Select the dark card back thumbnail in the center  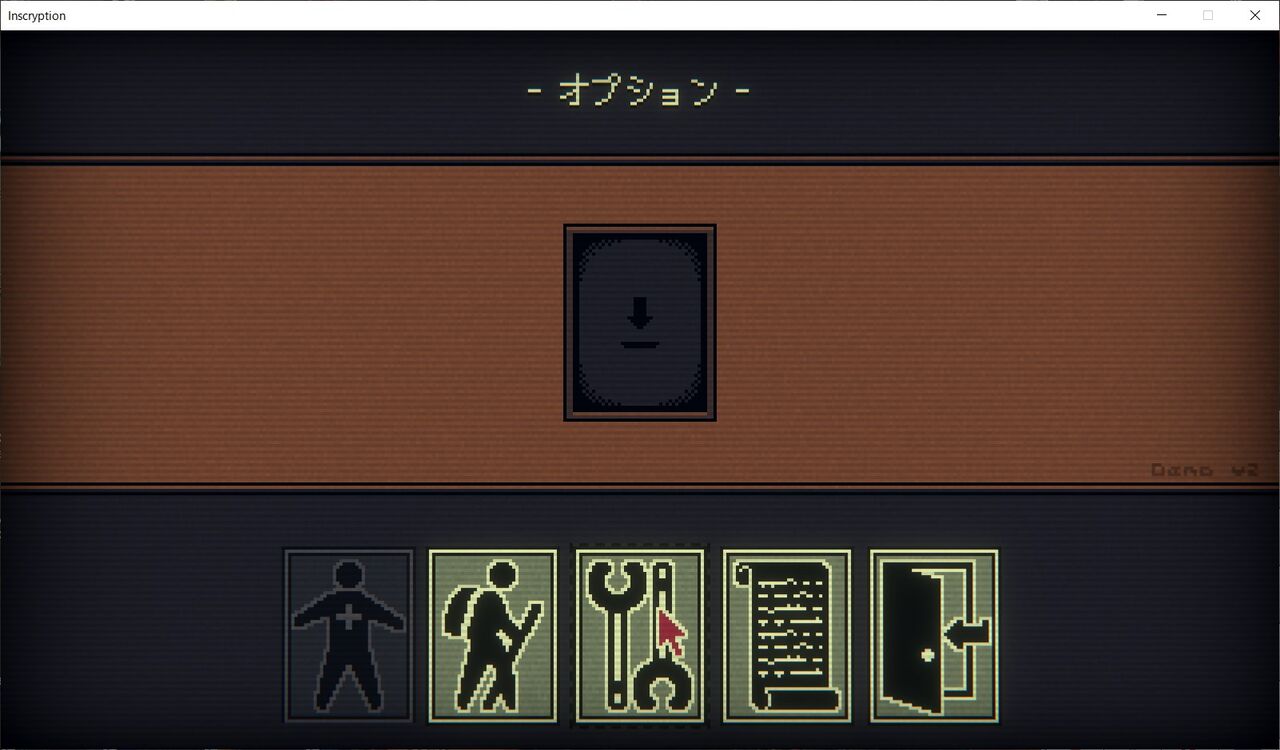click(x=640, y=322)
